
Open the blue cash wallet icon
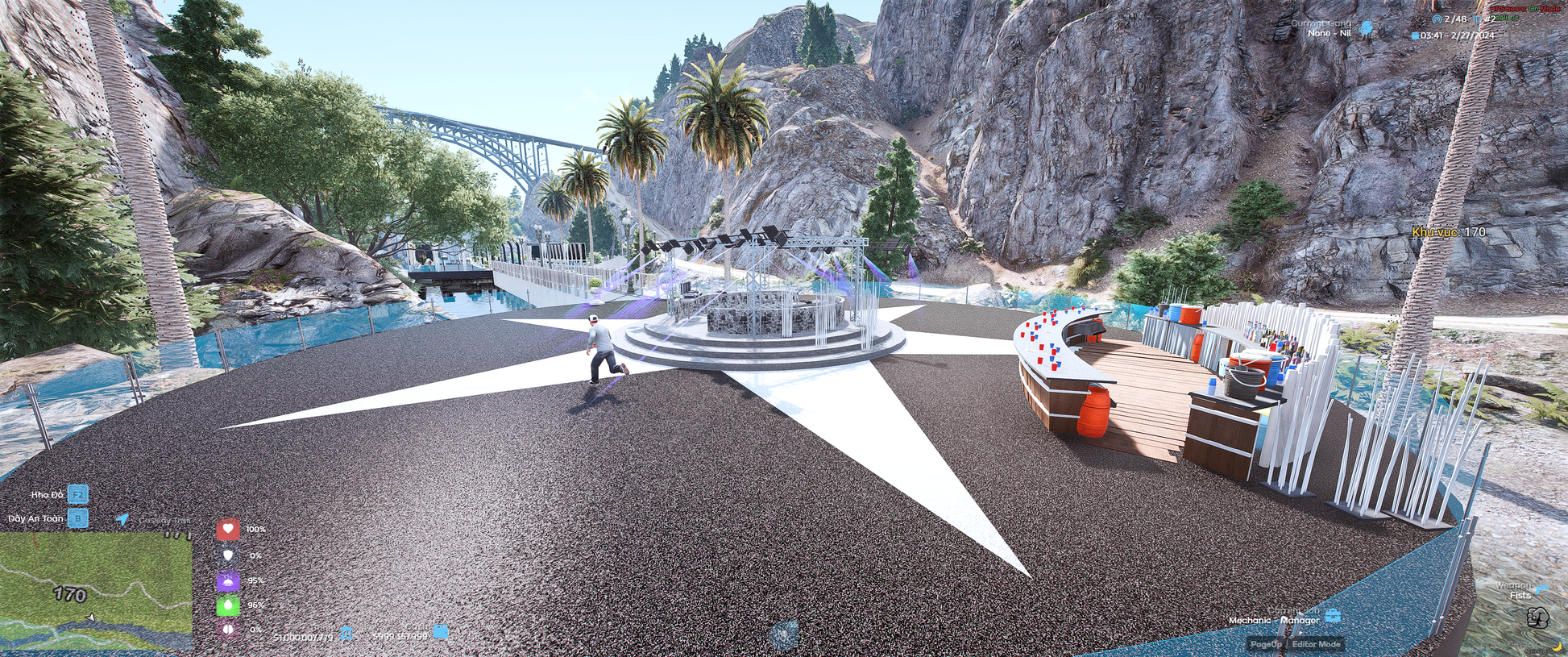pos(441,631)
